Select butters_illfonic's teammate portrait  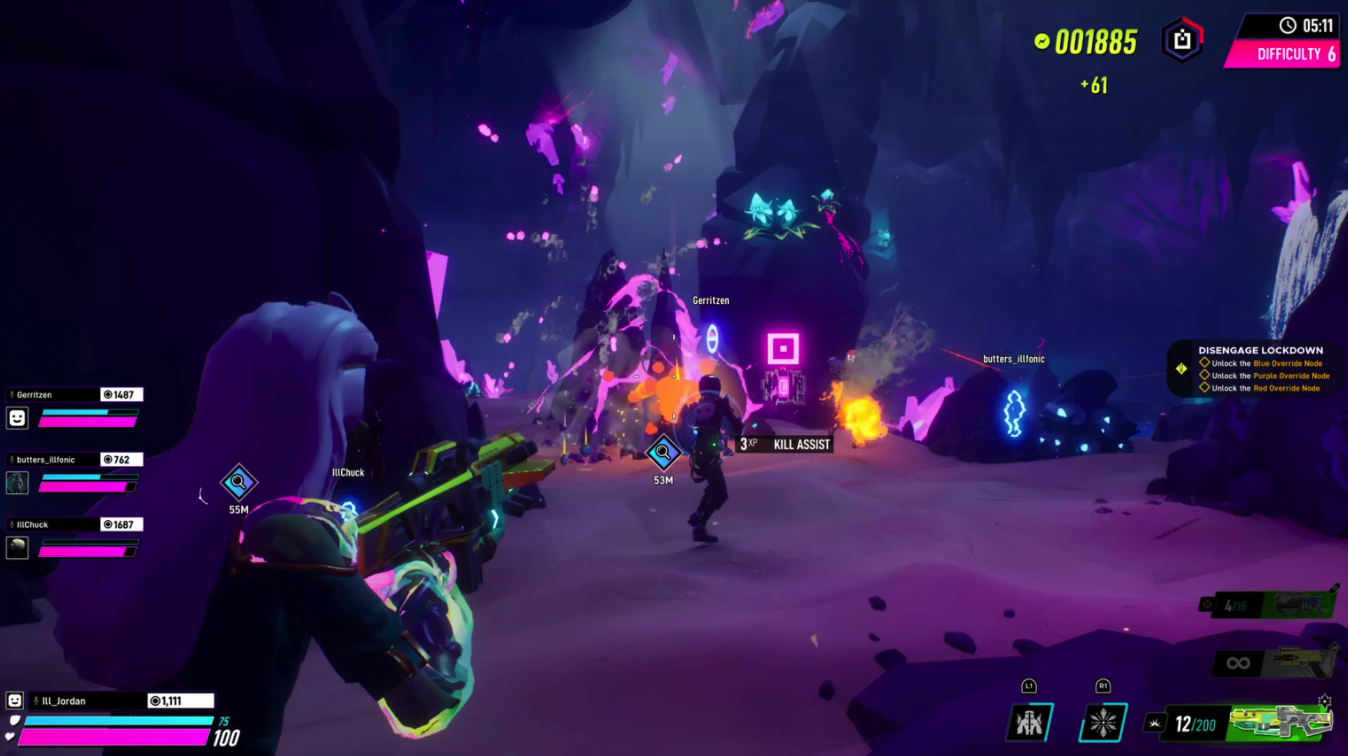(17, 483)
